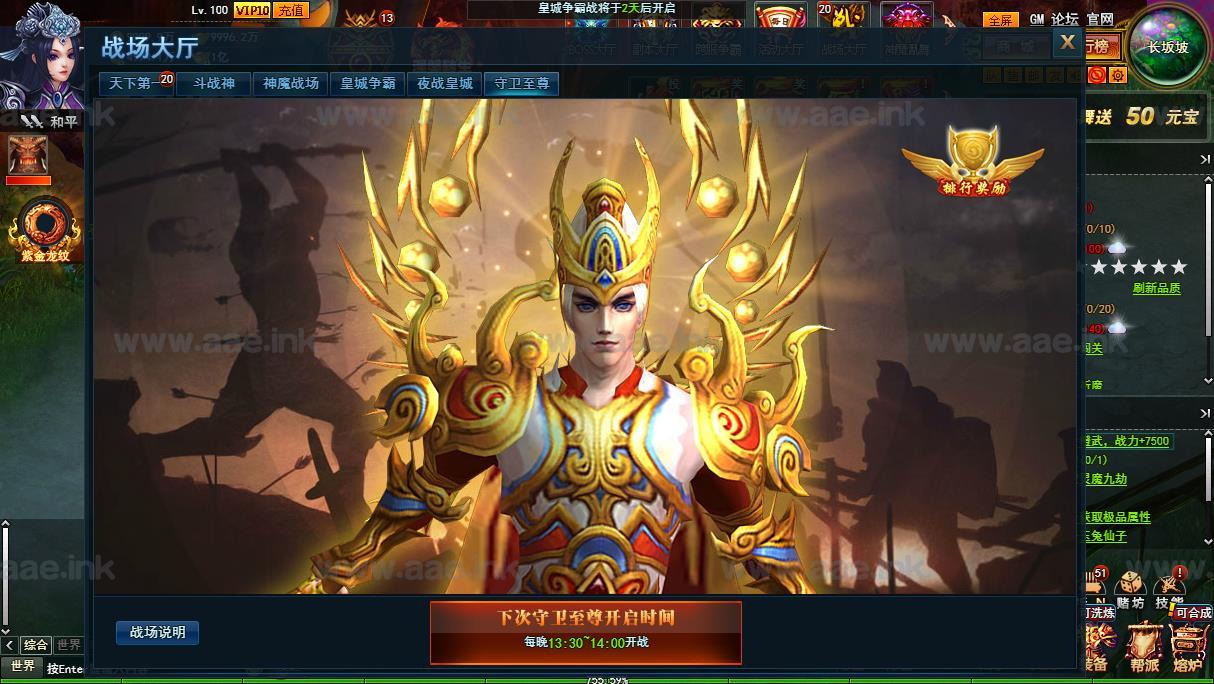The width and height of the screenshot is (1214, 684).
Task: Open the 论坛 forum link
Action: (1065, 19)
